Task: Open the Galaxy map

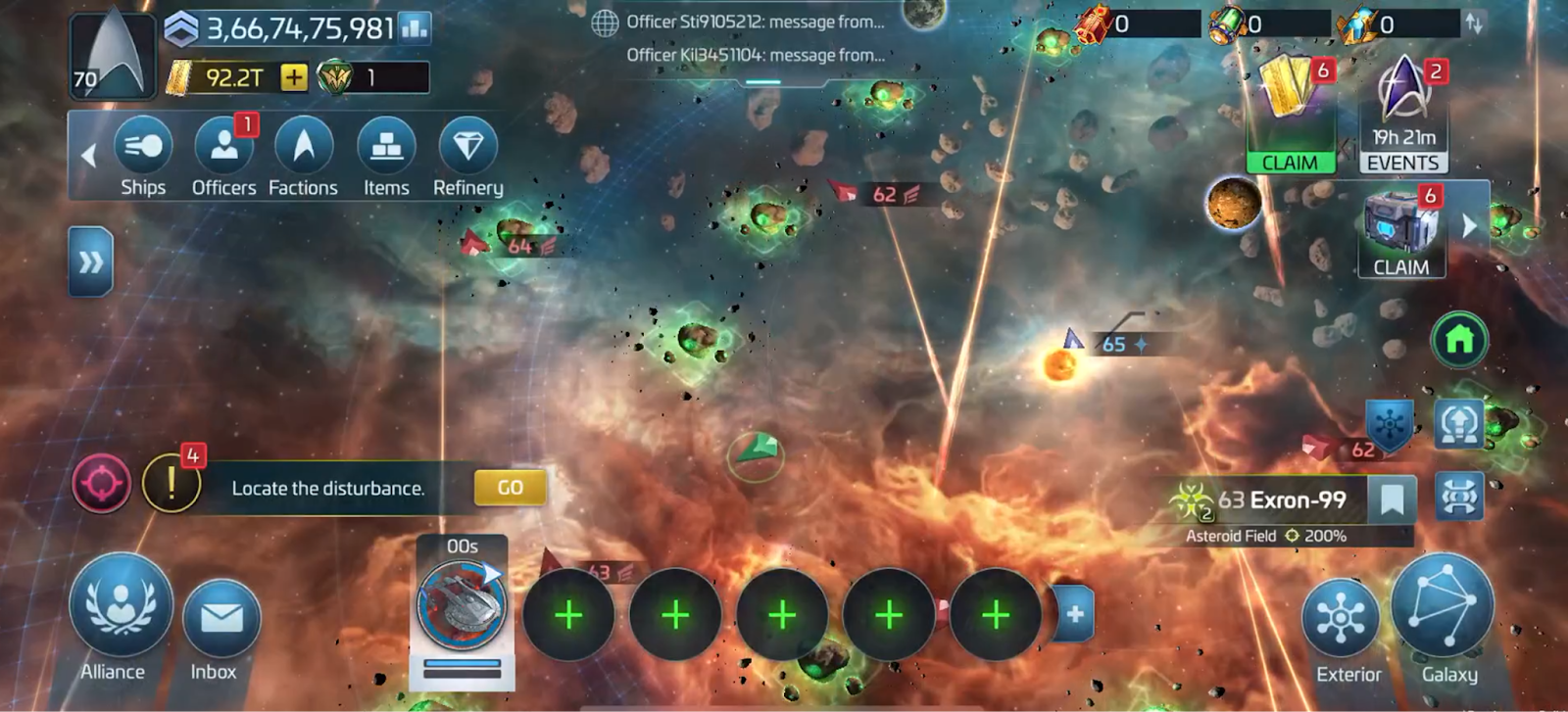Action: pos(1444,612)
